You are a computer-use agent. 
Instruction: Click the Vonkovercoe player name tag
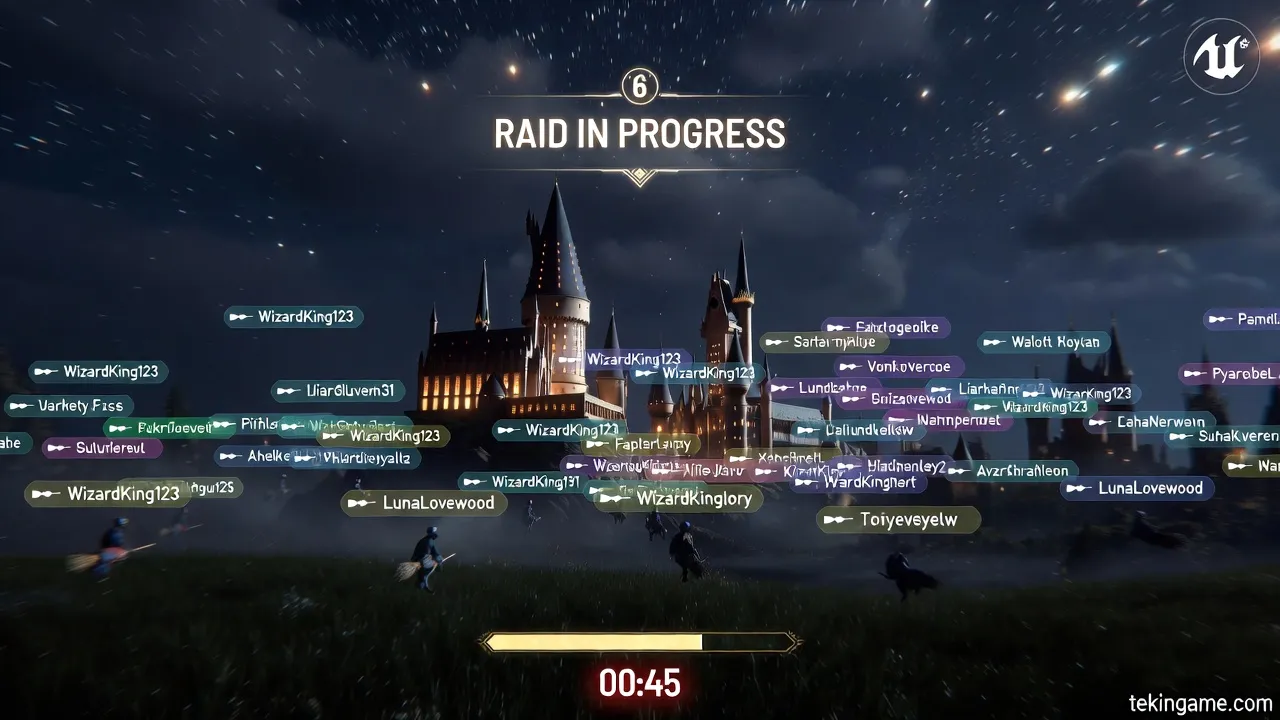pyautogui.click(x=898, y=367)
